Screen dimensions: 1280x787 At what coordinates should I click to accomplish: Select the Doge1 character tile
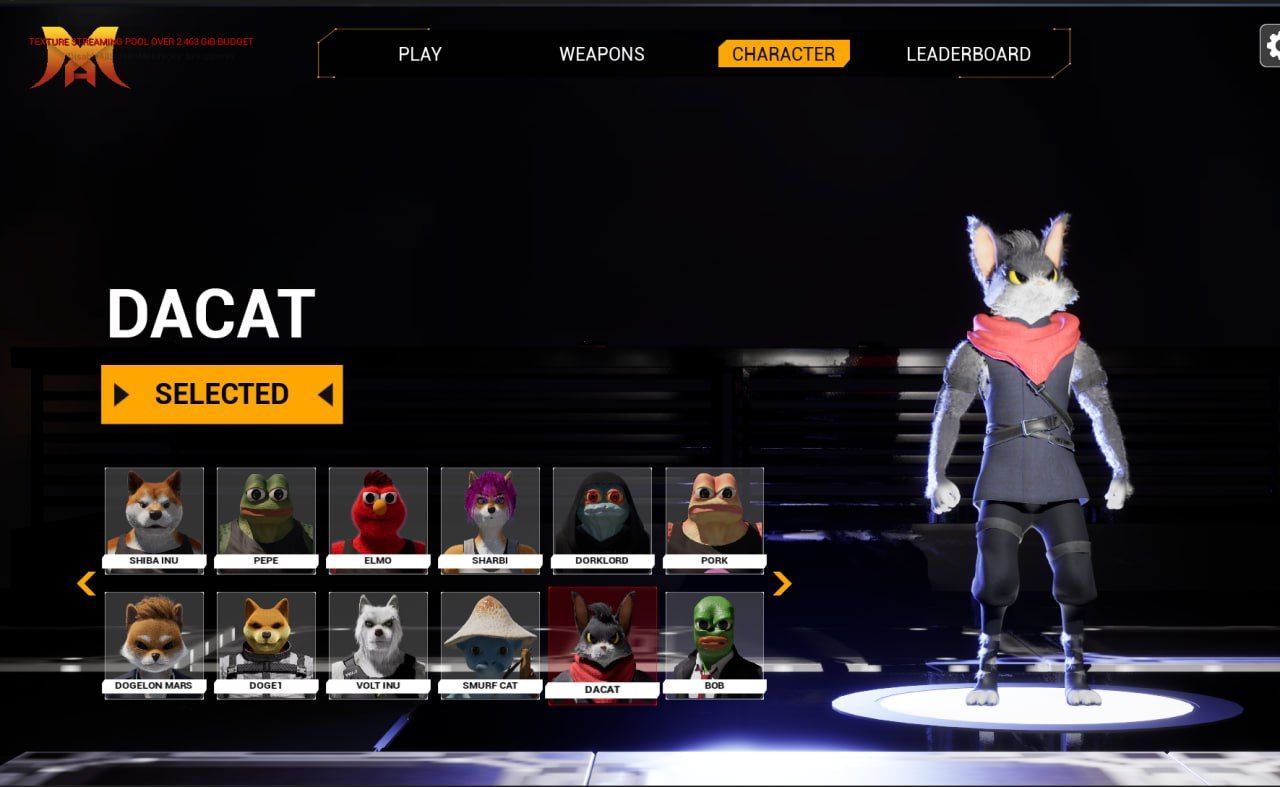click(266, 643)
